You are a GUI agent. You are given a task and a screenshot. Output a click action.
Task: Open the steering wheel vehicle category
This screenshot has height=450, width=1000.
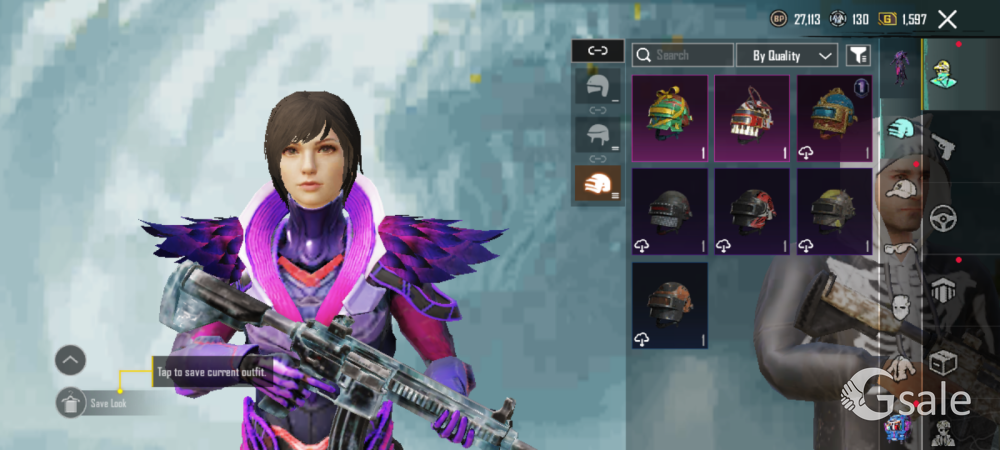click(943, 218)
